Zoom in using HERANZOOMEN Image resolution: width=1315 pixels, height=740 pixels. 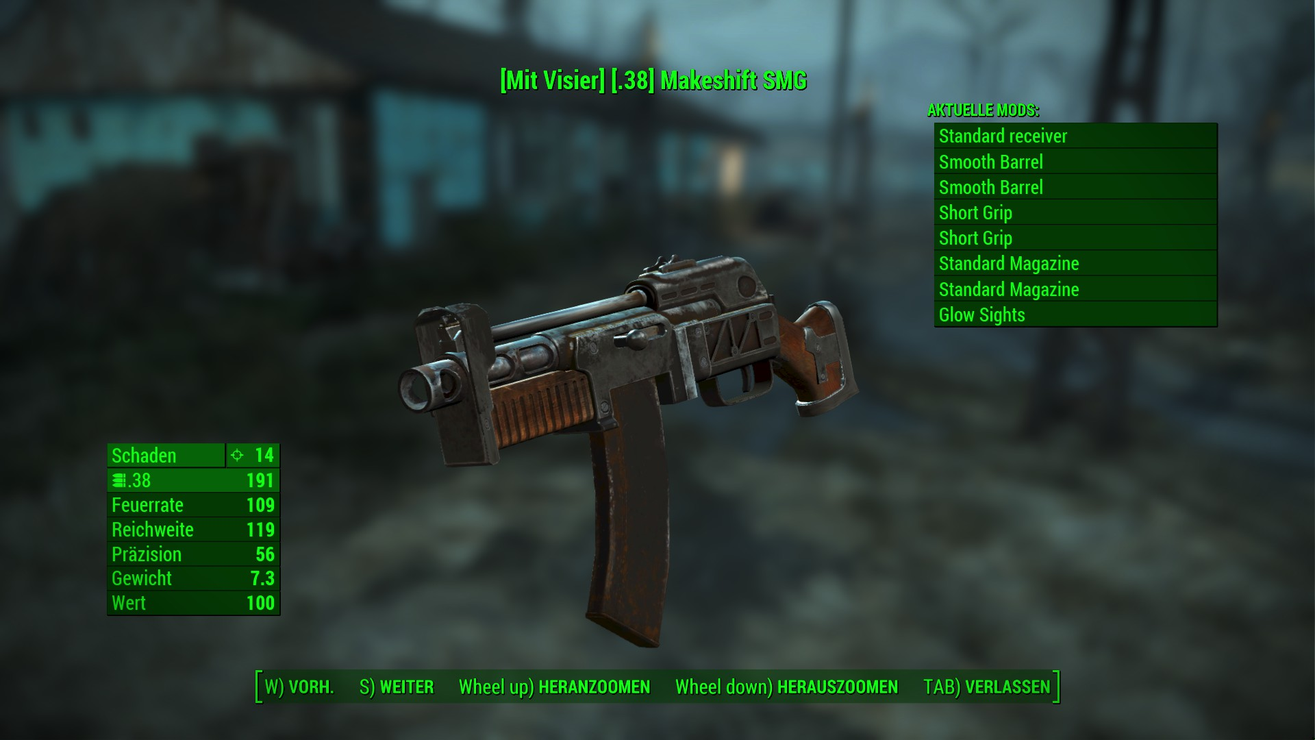point(554,687)
